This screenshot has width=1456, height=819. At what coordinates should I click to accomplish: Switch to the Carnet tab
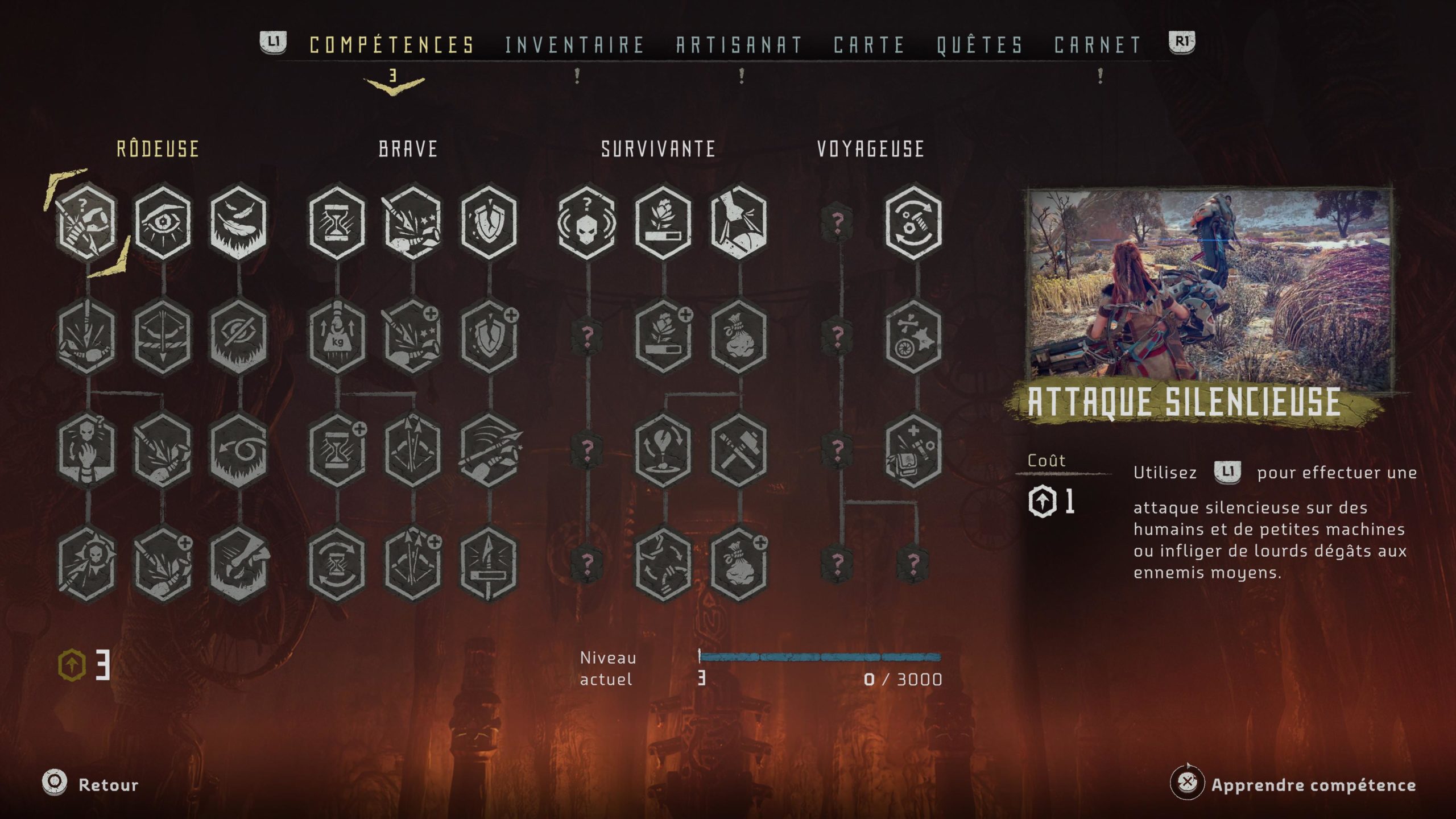[x=1097, y=45]
